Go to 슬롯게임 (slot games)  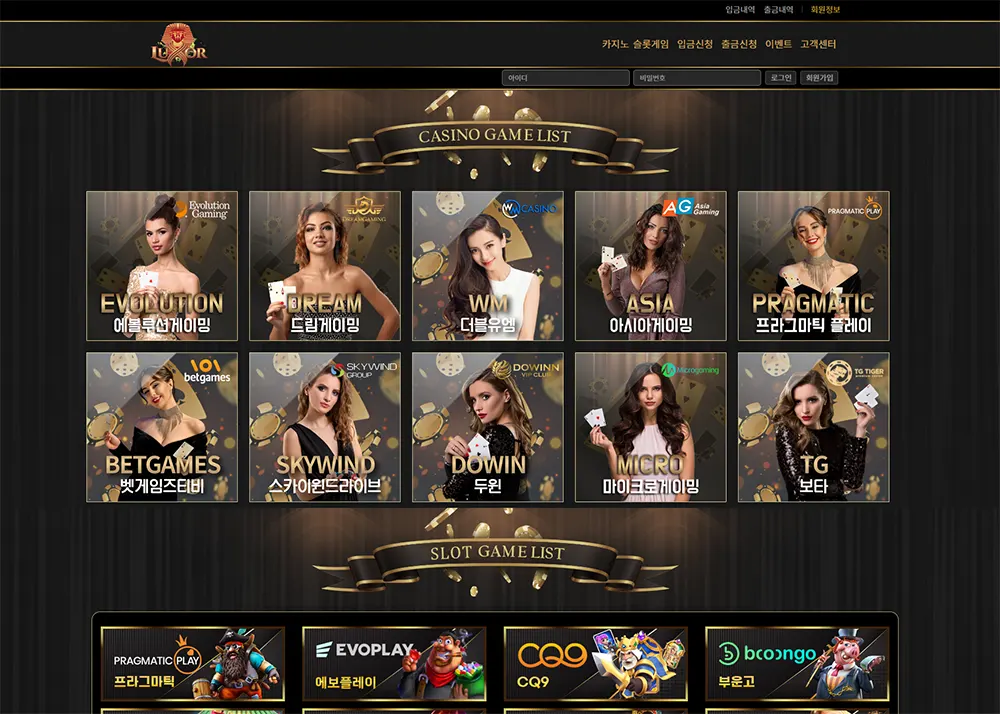[649, 45]
